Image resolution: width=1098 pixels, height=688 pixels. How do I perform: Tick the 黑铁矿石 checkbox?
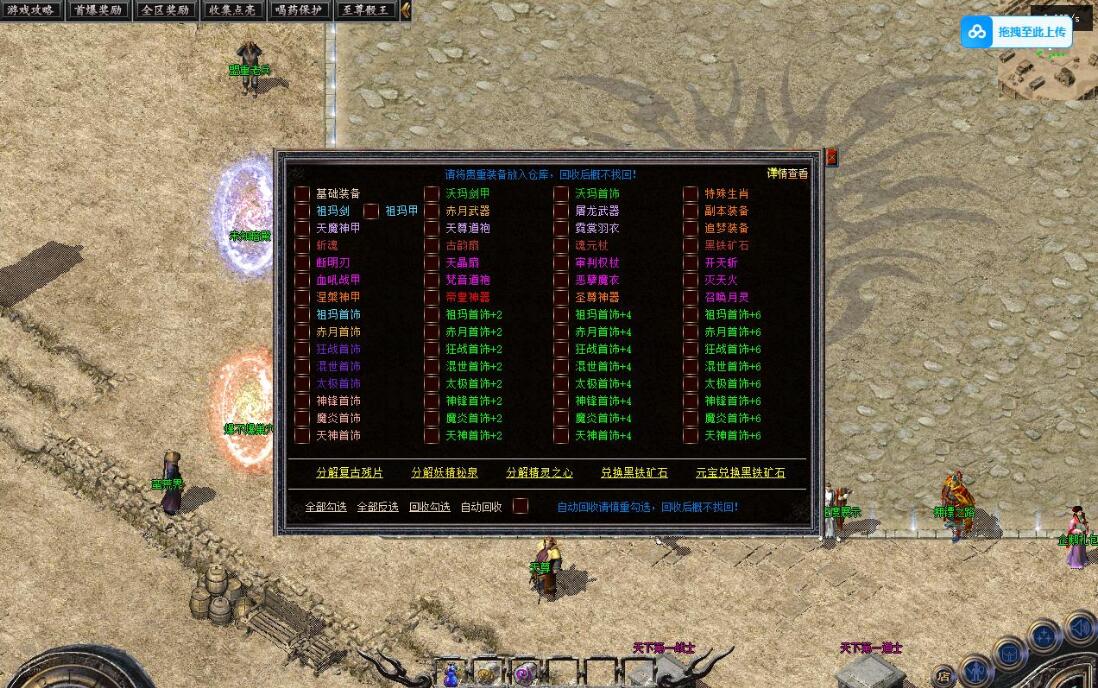pyautogui.click(x=691, y=245)
